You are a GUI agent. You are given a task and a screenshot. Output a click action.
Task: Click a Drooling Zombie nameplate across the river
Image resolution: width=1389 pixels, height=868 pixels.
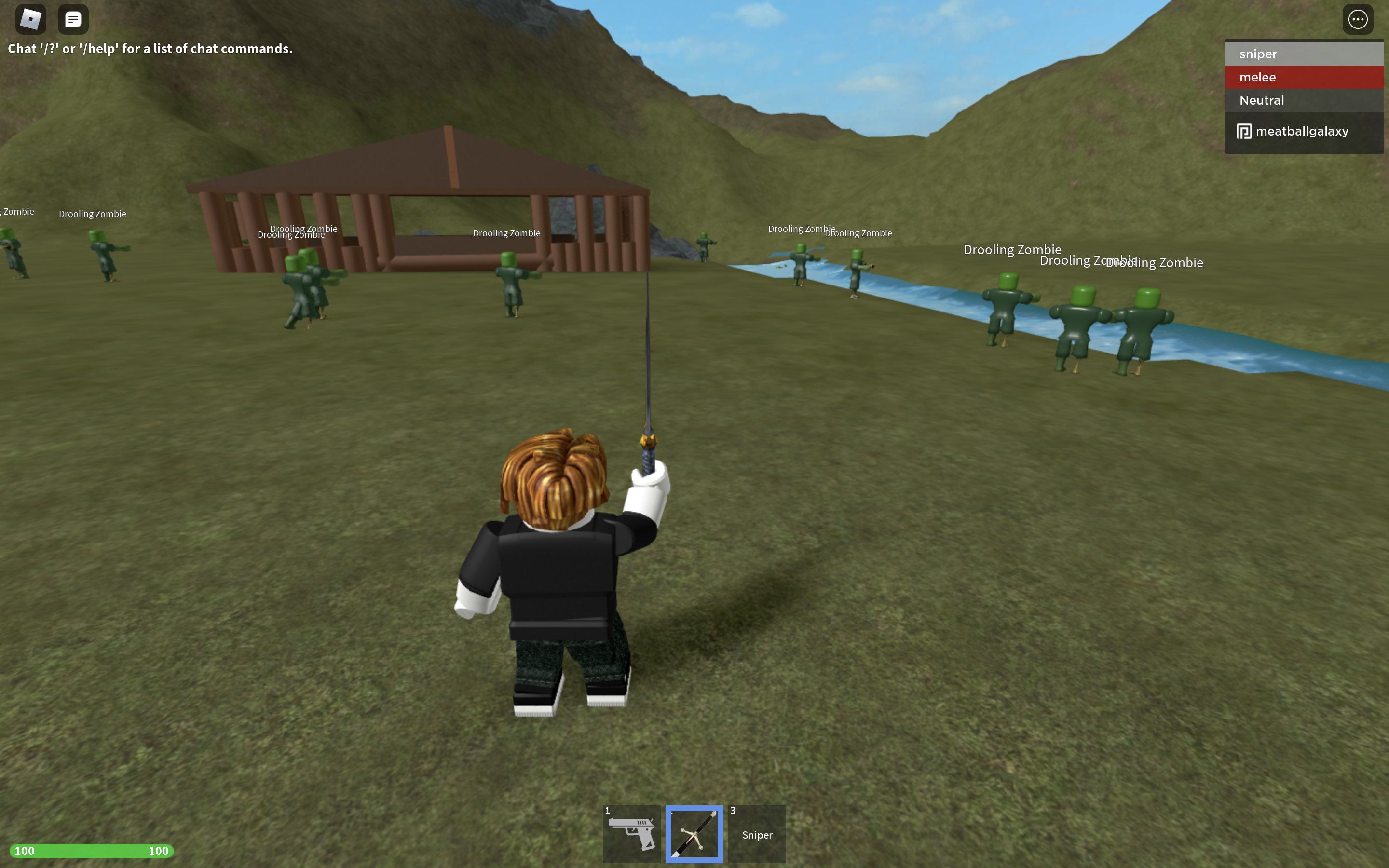1012,249
